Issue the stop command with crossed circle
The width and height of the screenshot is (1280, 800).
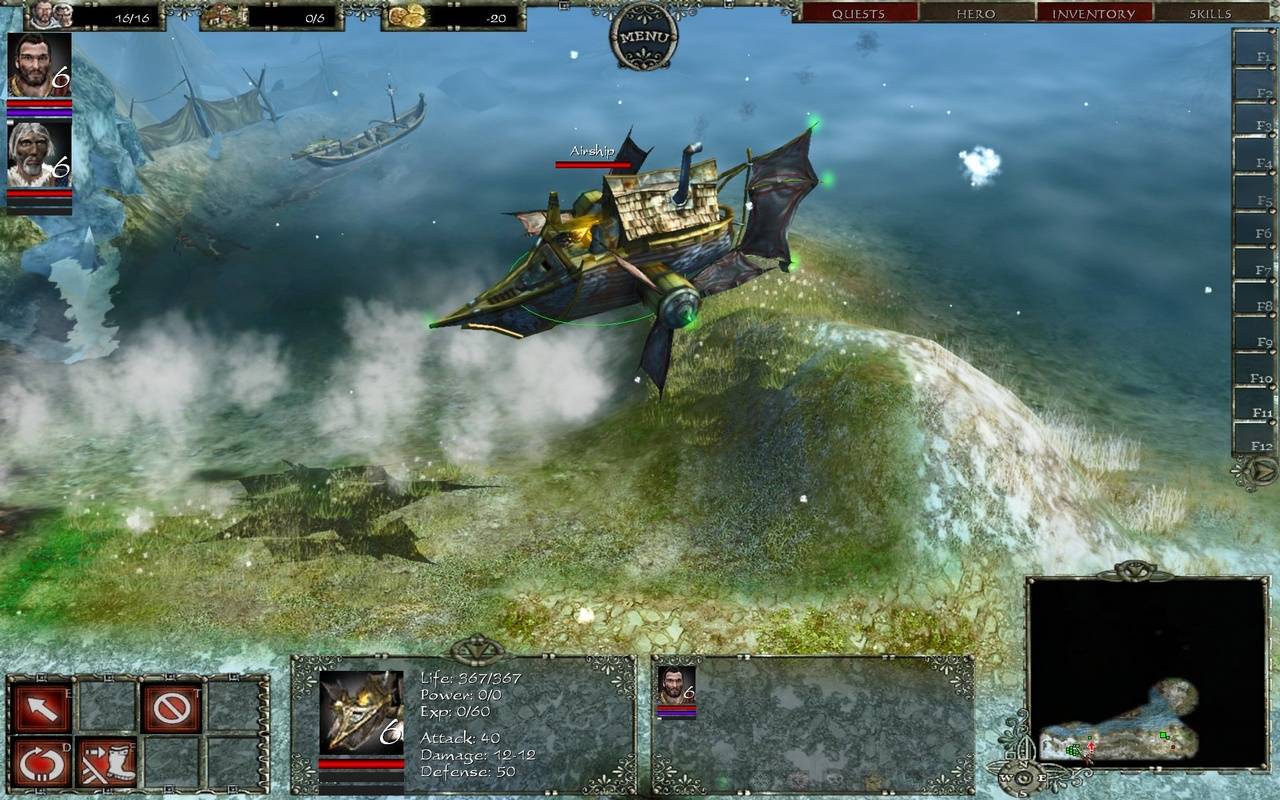172,707
